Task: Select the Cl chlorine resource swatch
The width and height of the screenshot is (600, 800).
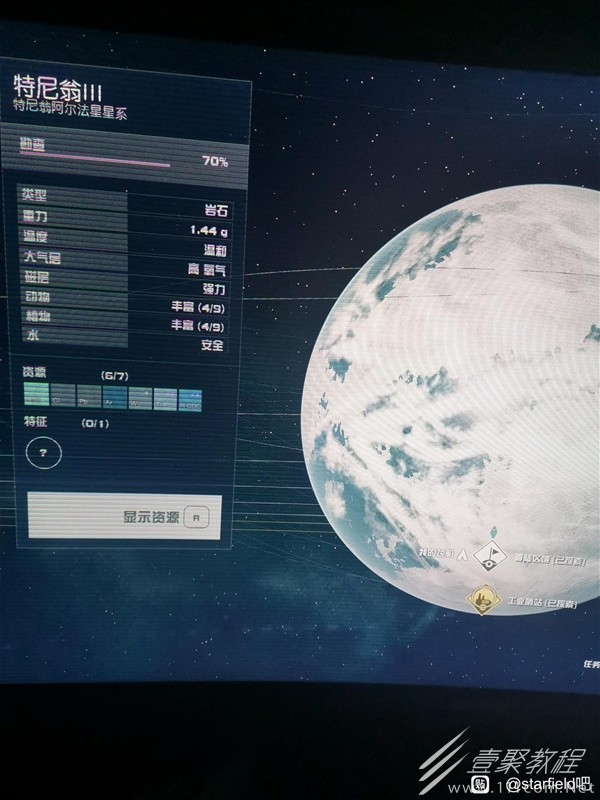Action: tap(61, 397)
